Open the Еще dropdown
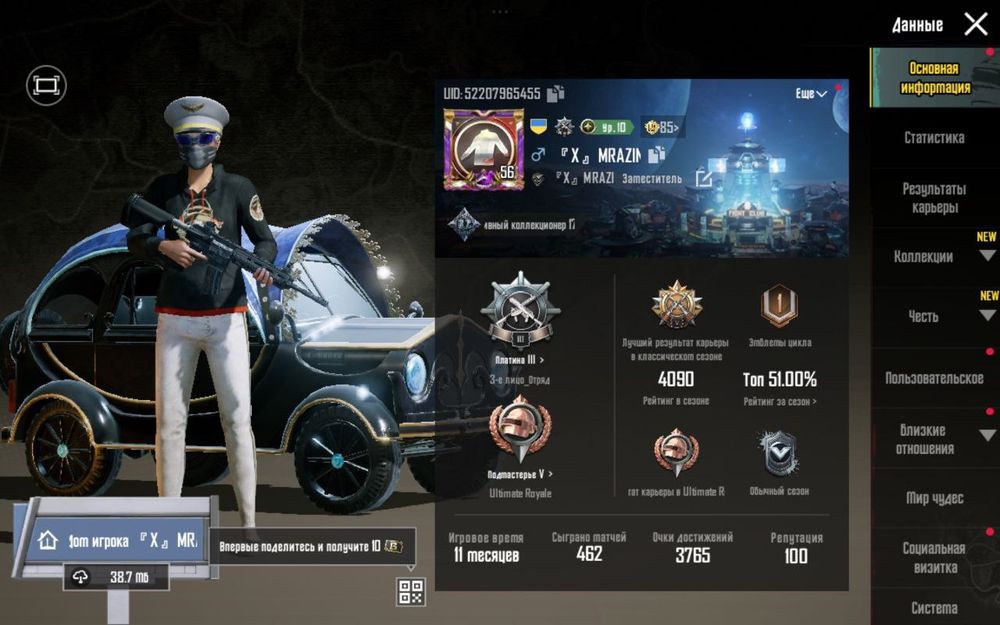Screen dimensions: 1000x625 (811, 93)
